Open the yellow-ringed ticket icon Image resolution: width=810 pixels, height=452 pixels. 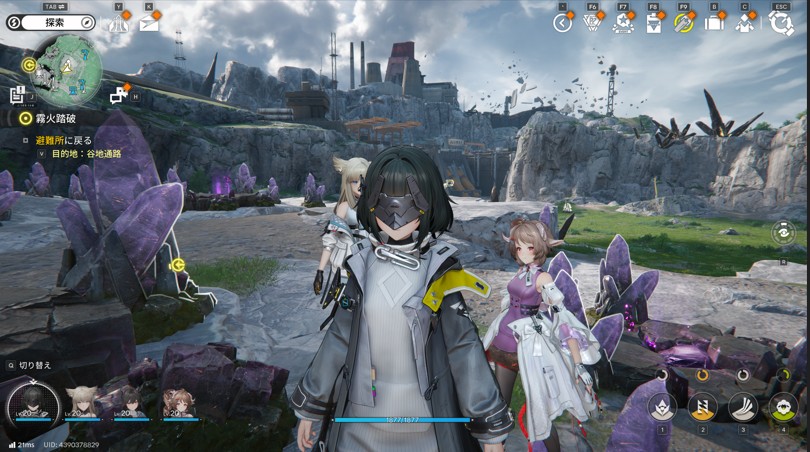pyautogui.click(x=684, y=23)
